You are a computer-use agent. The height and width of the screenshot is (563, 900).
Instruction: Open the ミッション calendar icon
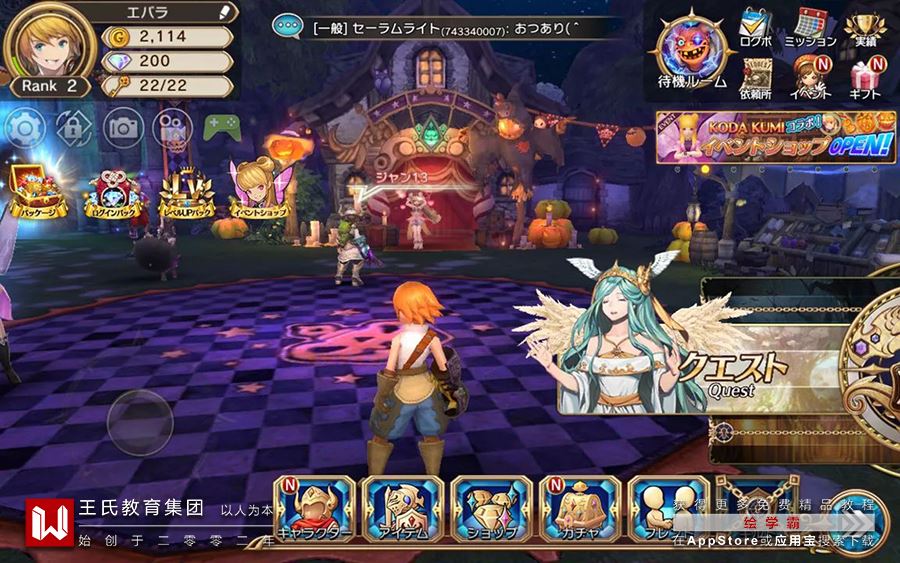tap(810, 27)
